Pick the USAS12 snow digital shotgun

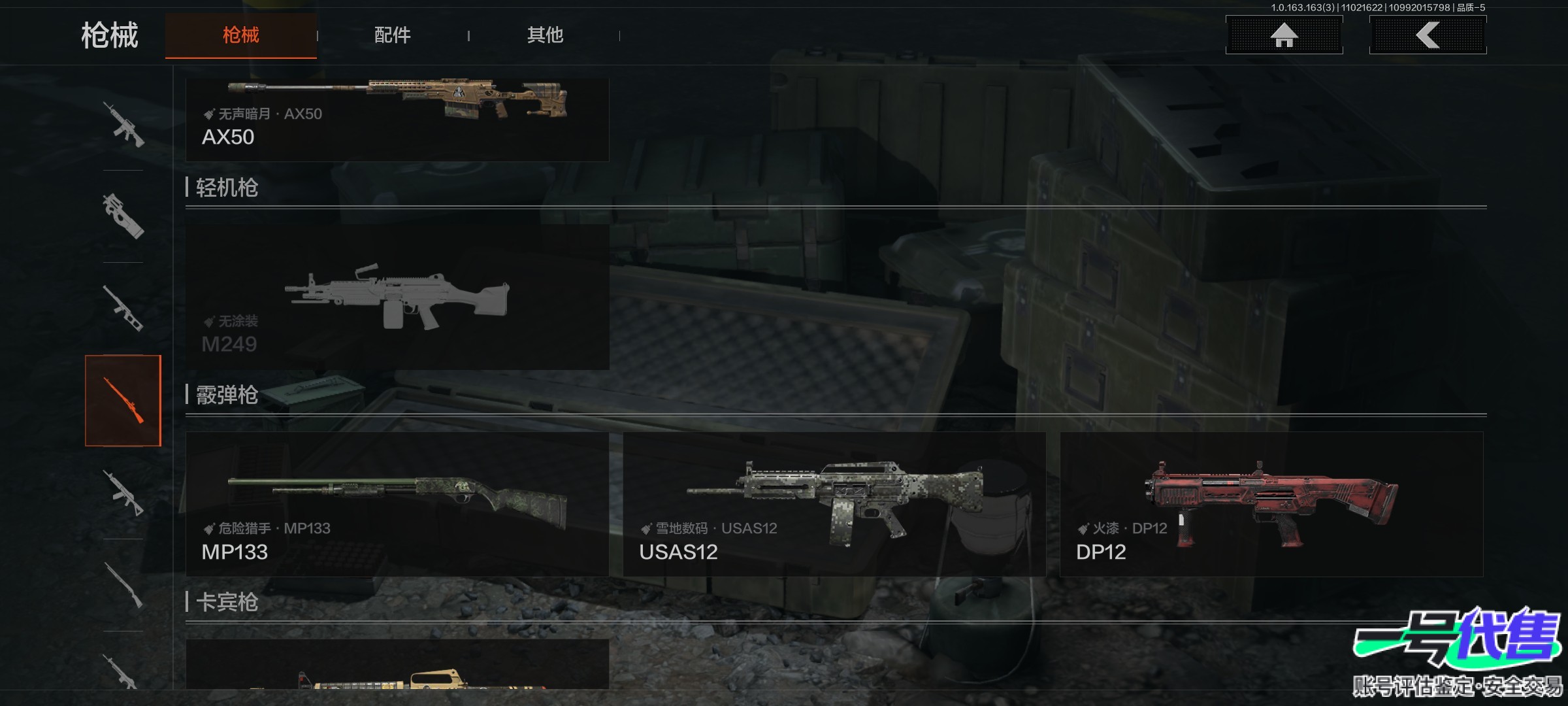click(834, 504)
